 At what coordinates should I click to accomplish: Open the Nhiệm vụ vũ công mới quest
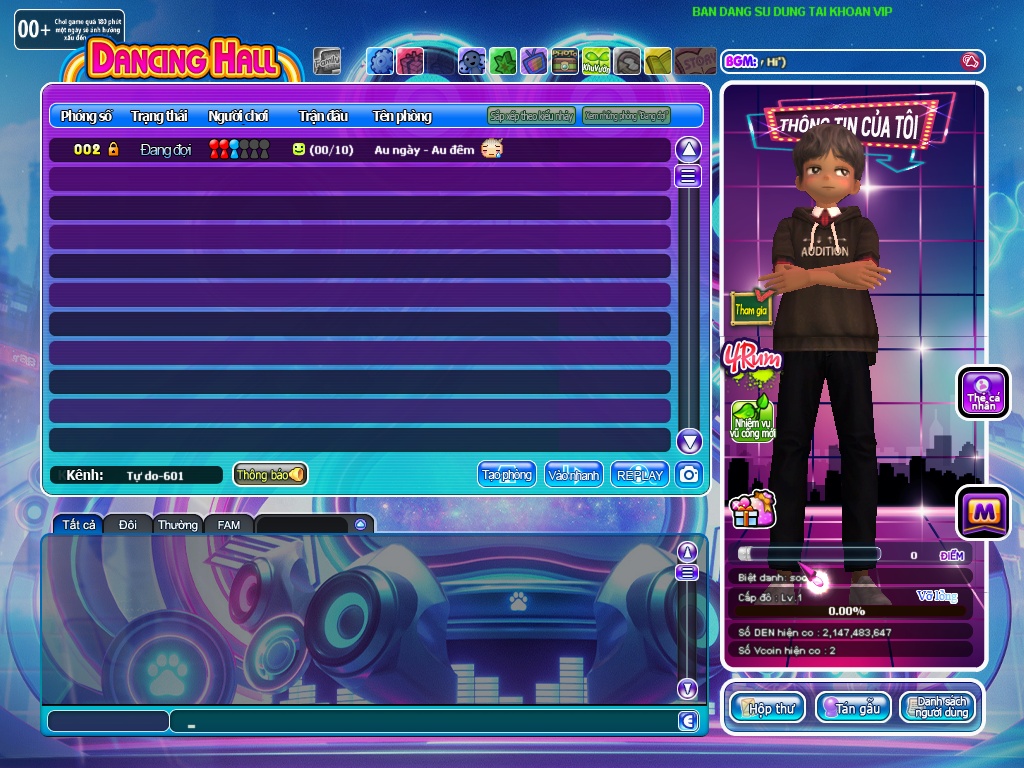click(752, 420)
